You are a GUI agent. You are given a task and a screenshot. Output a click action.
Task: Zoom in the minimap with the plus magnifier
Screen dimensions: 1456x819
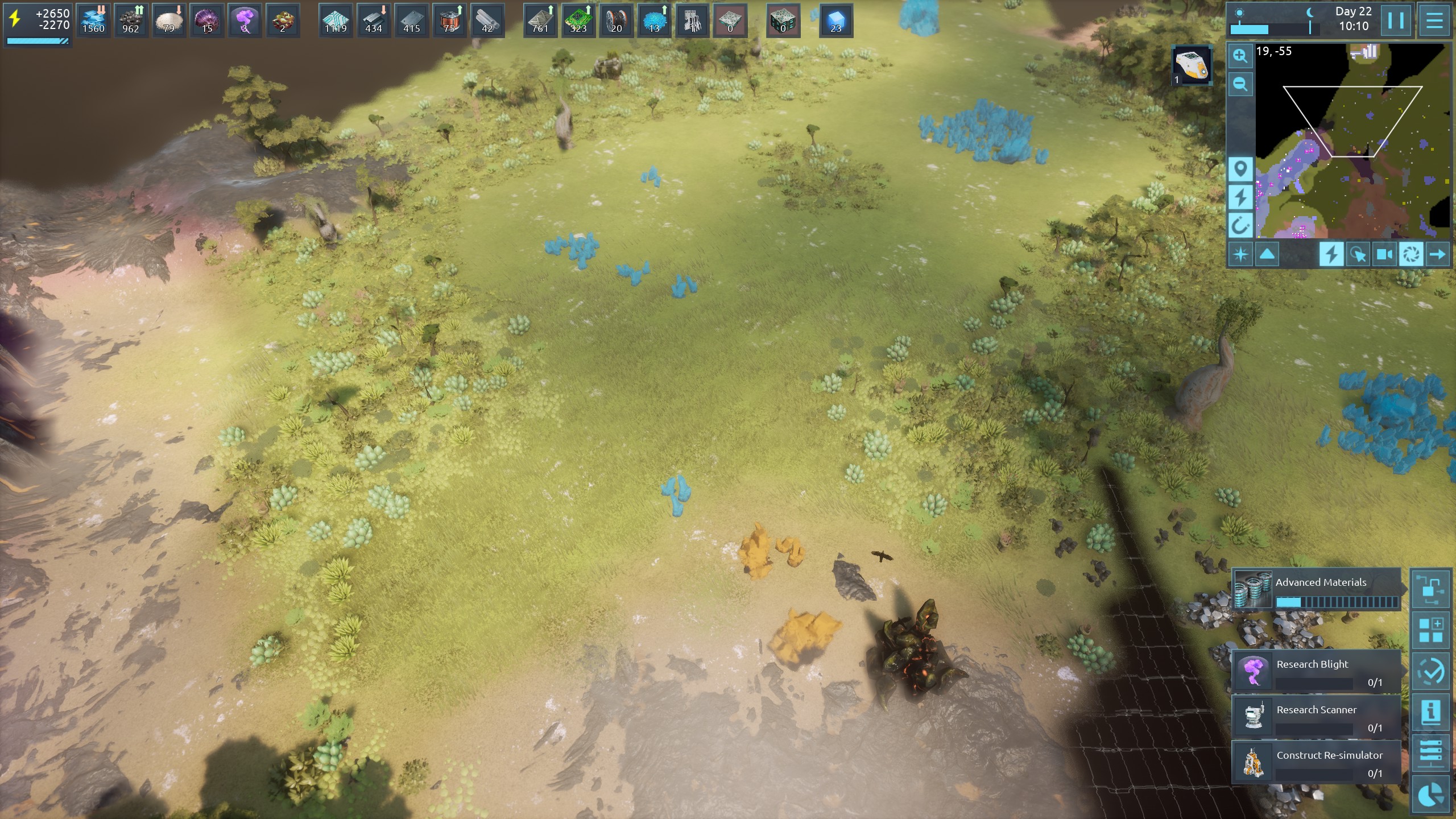(x=1240, y=56)
